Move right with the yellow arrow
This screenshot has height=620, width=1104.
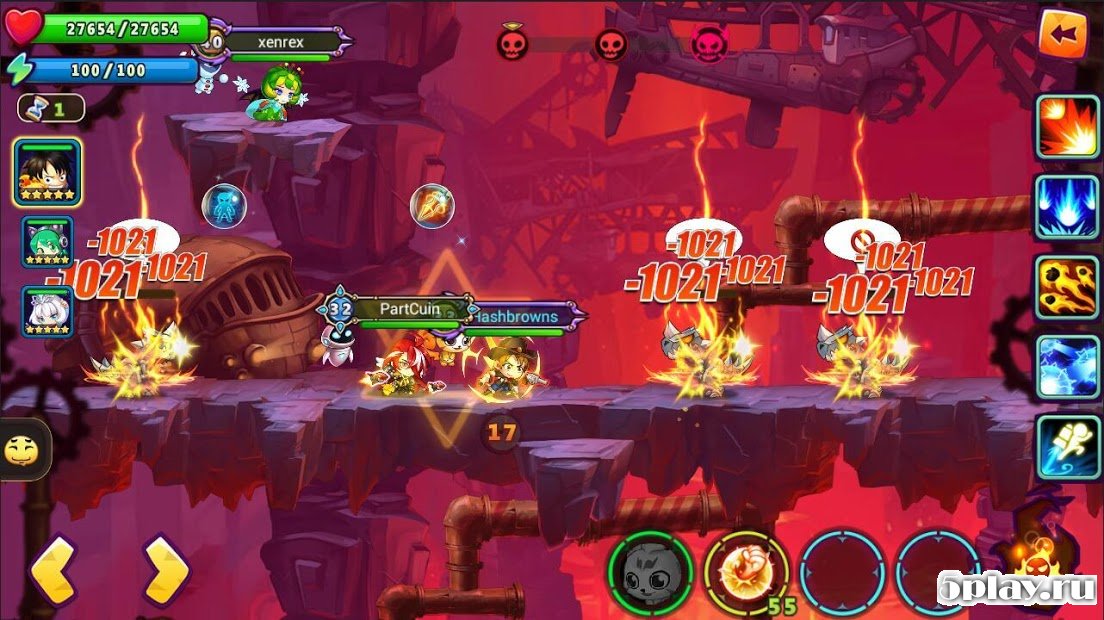pyautogui.click(x=165, y=571)
